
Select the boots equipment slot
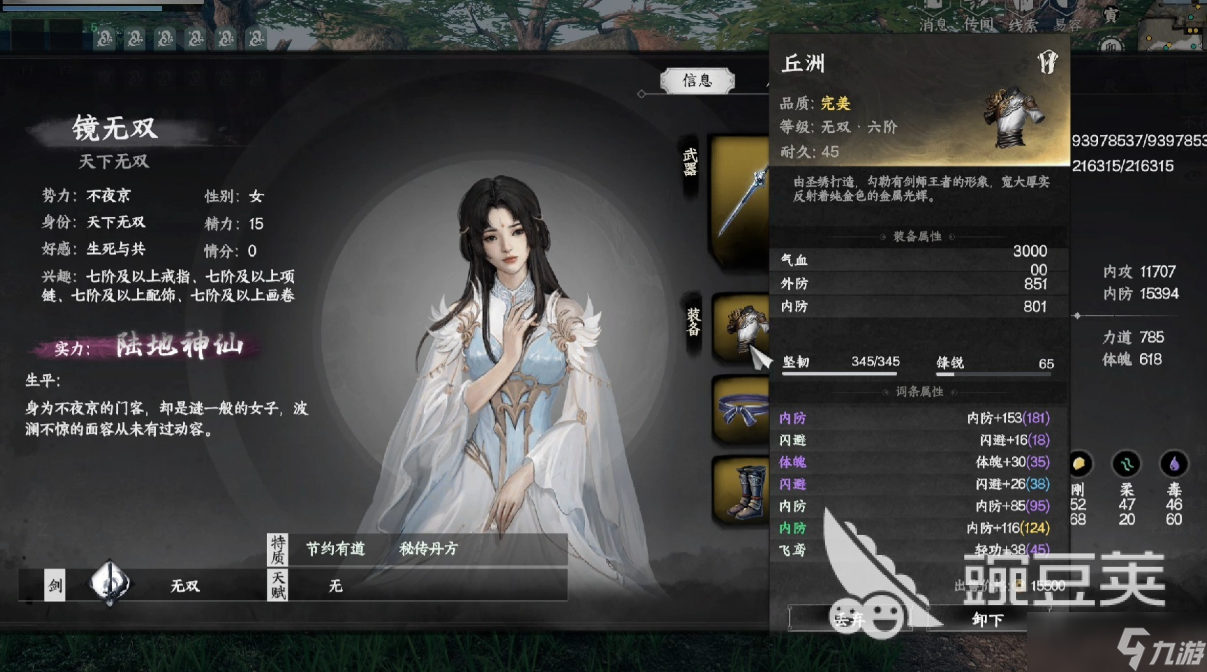[x=740, y=490]
